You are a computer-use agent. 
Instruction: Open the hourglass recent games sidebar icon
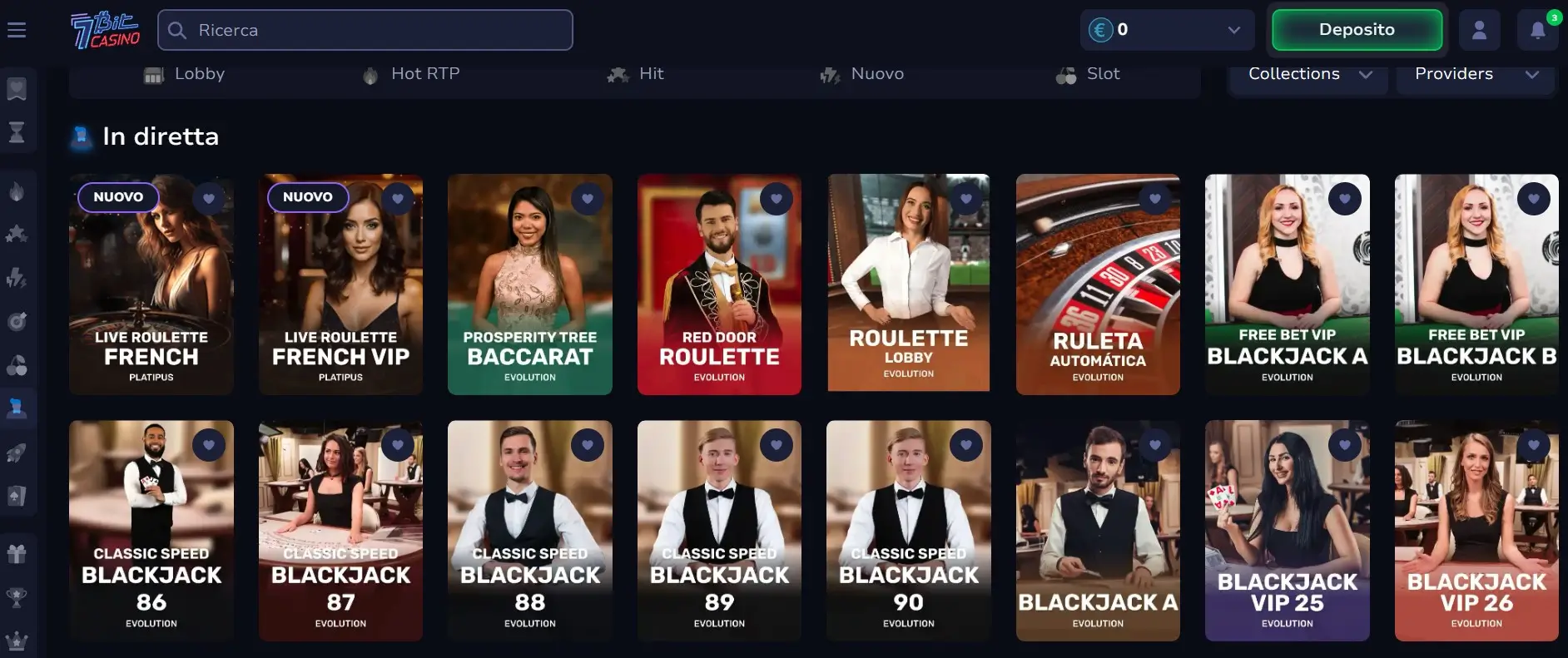point(16,132)
